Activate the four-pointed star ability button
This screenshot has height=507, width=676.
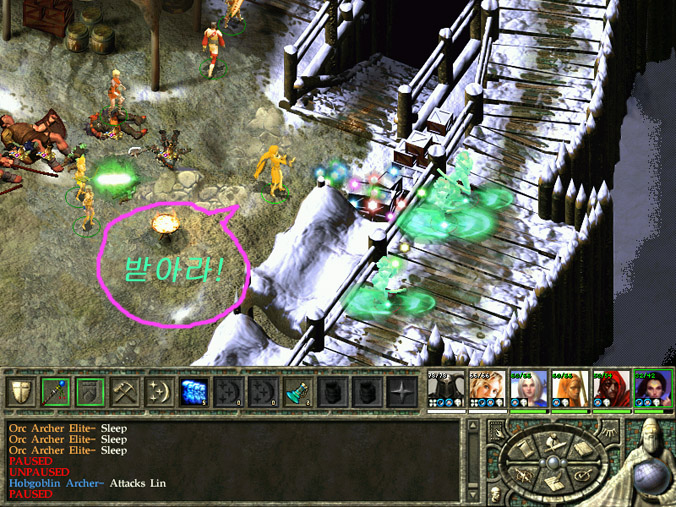pos(401,393)
